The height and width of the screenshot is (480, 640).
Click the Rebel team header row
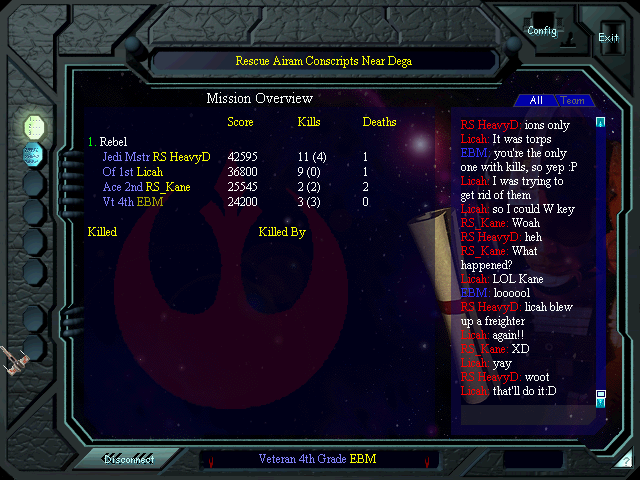coord(112,142)
